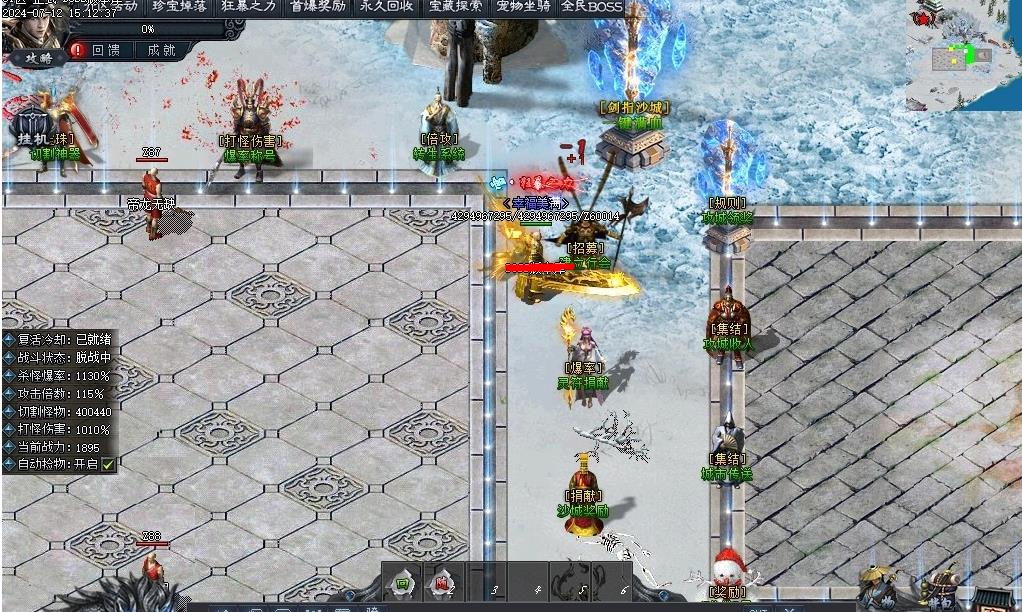Open the 永久回收 permanent recycle menu
The height and width of the screenshot is (612, 1022).
(387, 7)
